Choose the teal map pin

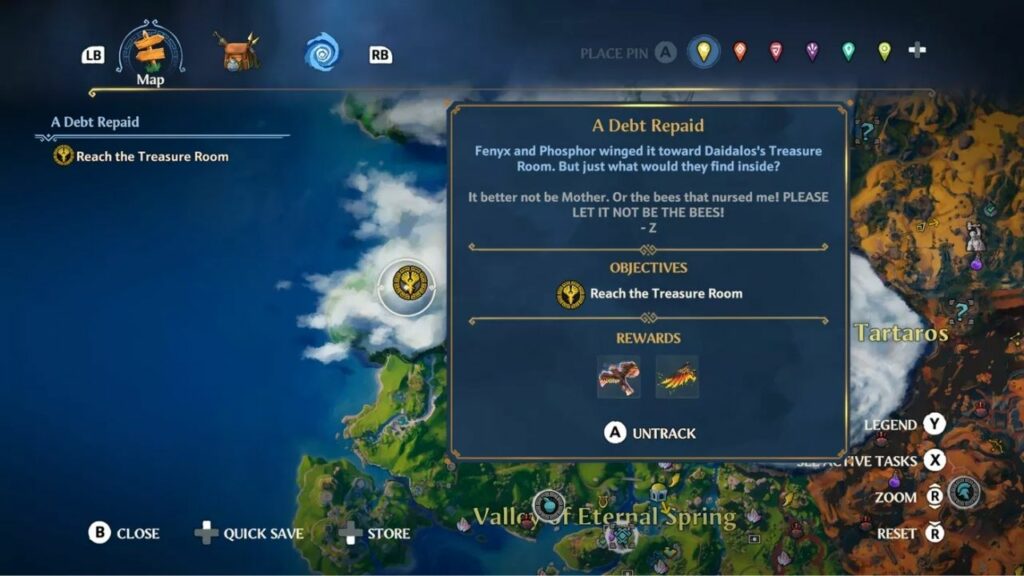(848, 51)
